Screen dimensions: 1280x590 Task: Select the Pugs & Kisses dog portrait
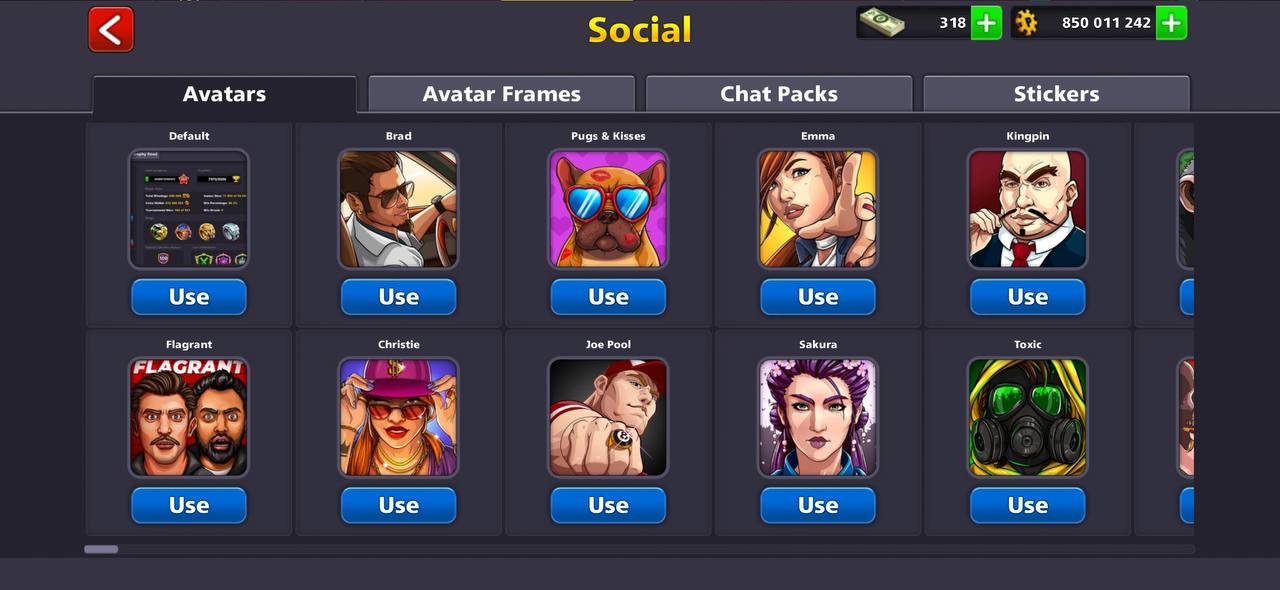(x=608, y=209)
